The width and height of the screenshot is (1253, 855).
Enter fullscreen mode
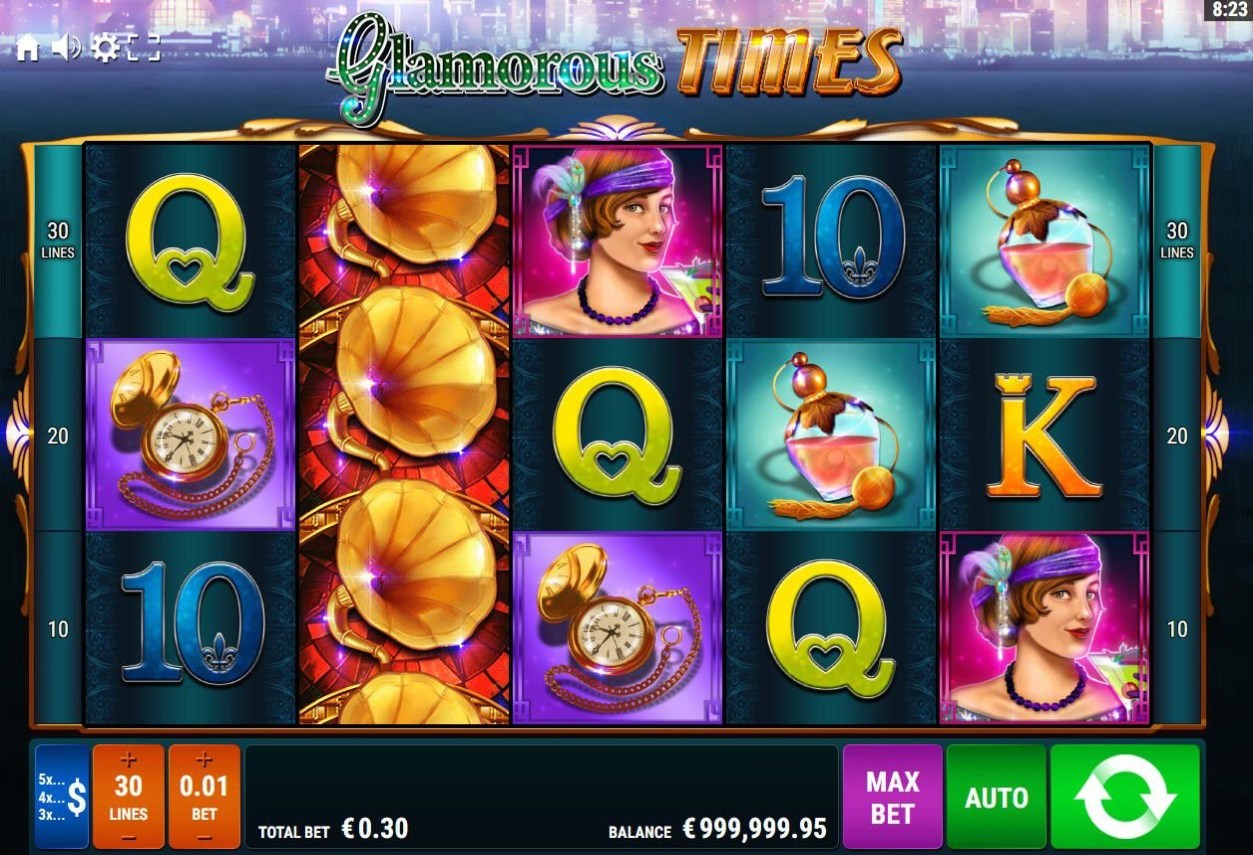click(x=144, y=47)
